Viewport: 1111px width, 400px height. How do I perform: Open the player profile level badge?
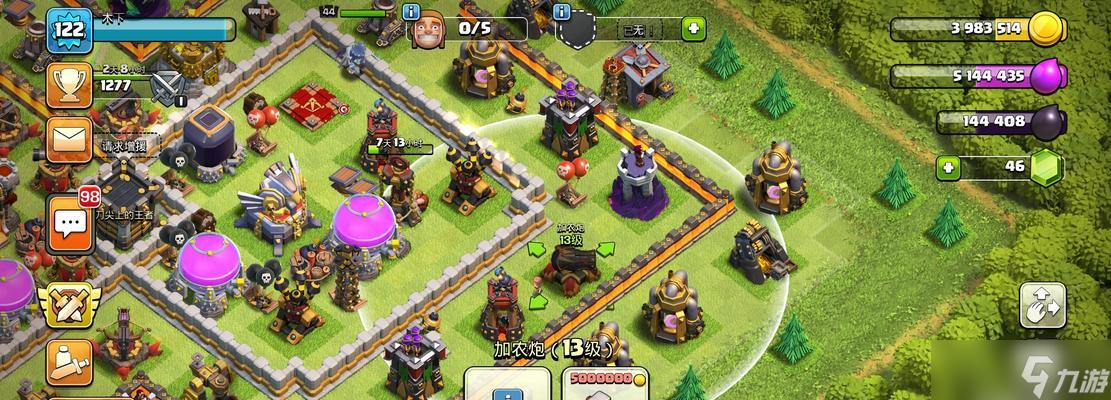pos(69,31)
